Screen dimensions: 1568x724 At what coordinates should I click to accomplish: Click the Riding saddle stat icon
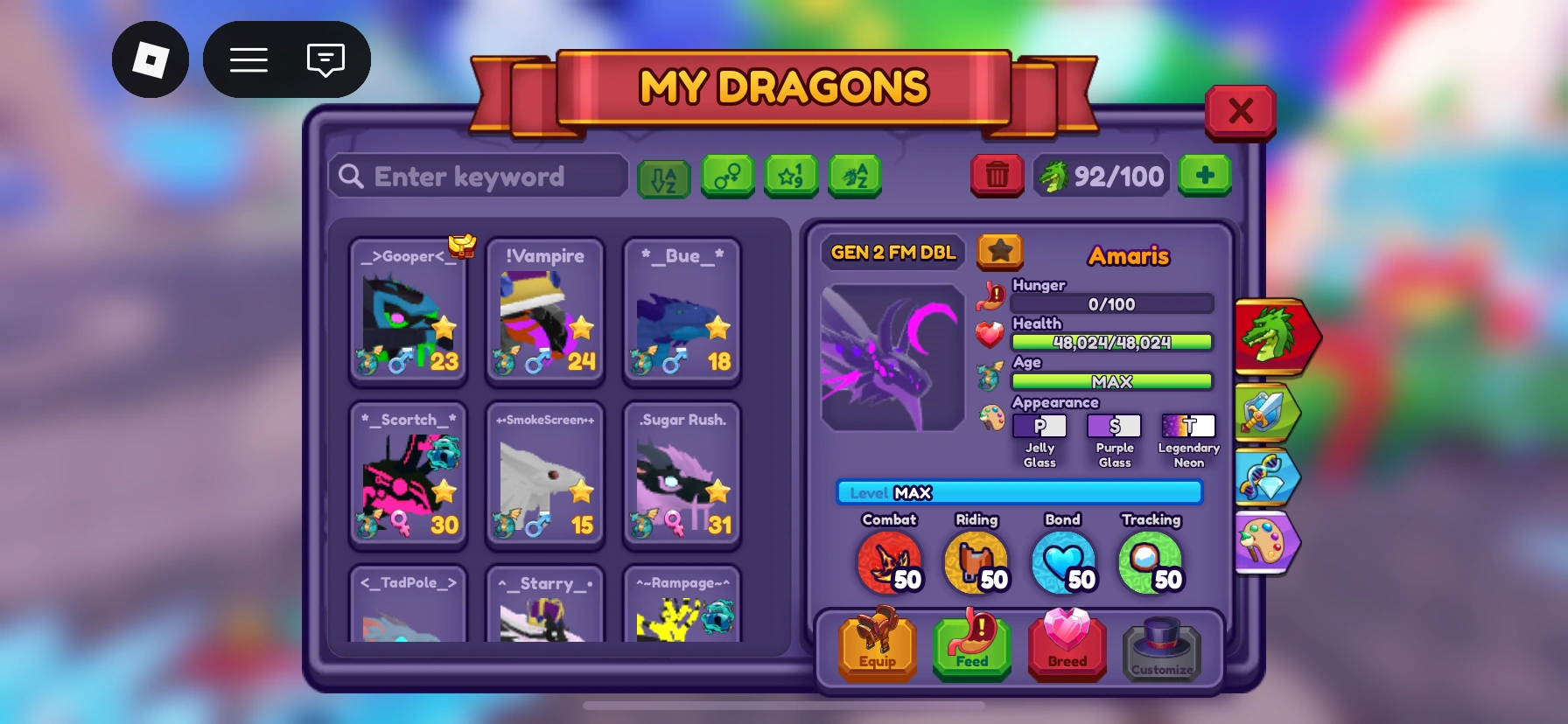point(976,560)
